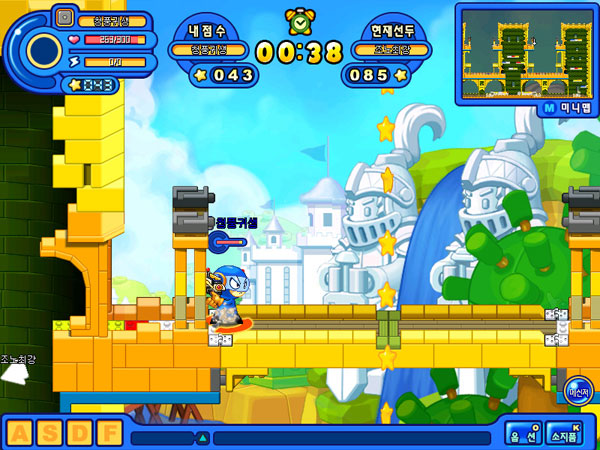Click the triangle marker on the bottom bar
The width and height of the screenshot is (600, 450).
(x=201, y=438)
